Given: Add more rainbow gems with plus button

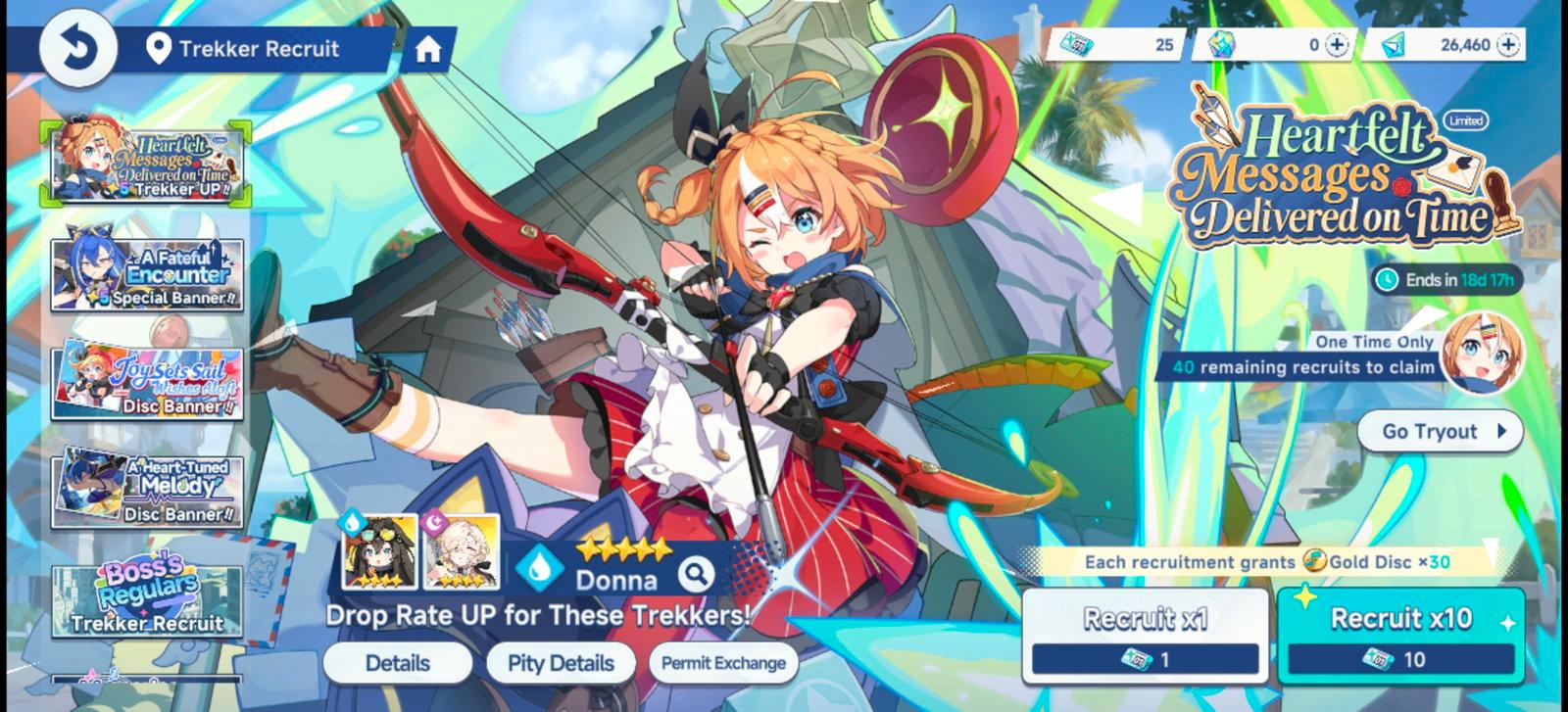Looking at the screenshot, I should click(1337, 45).
